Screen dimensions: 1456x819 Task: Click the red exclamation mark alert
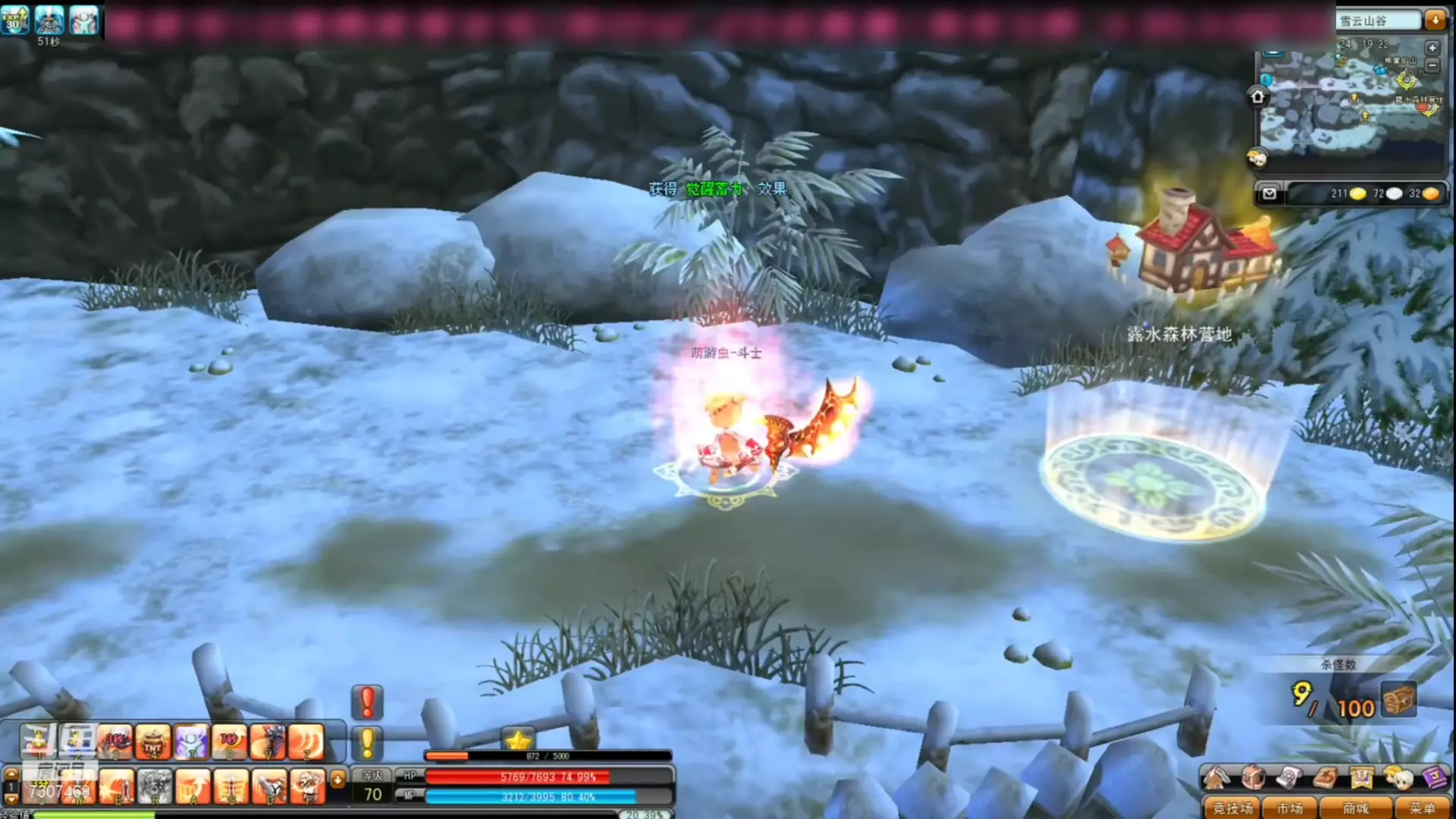coord(367,702)
